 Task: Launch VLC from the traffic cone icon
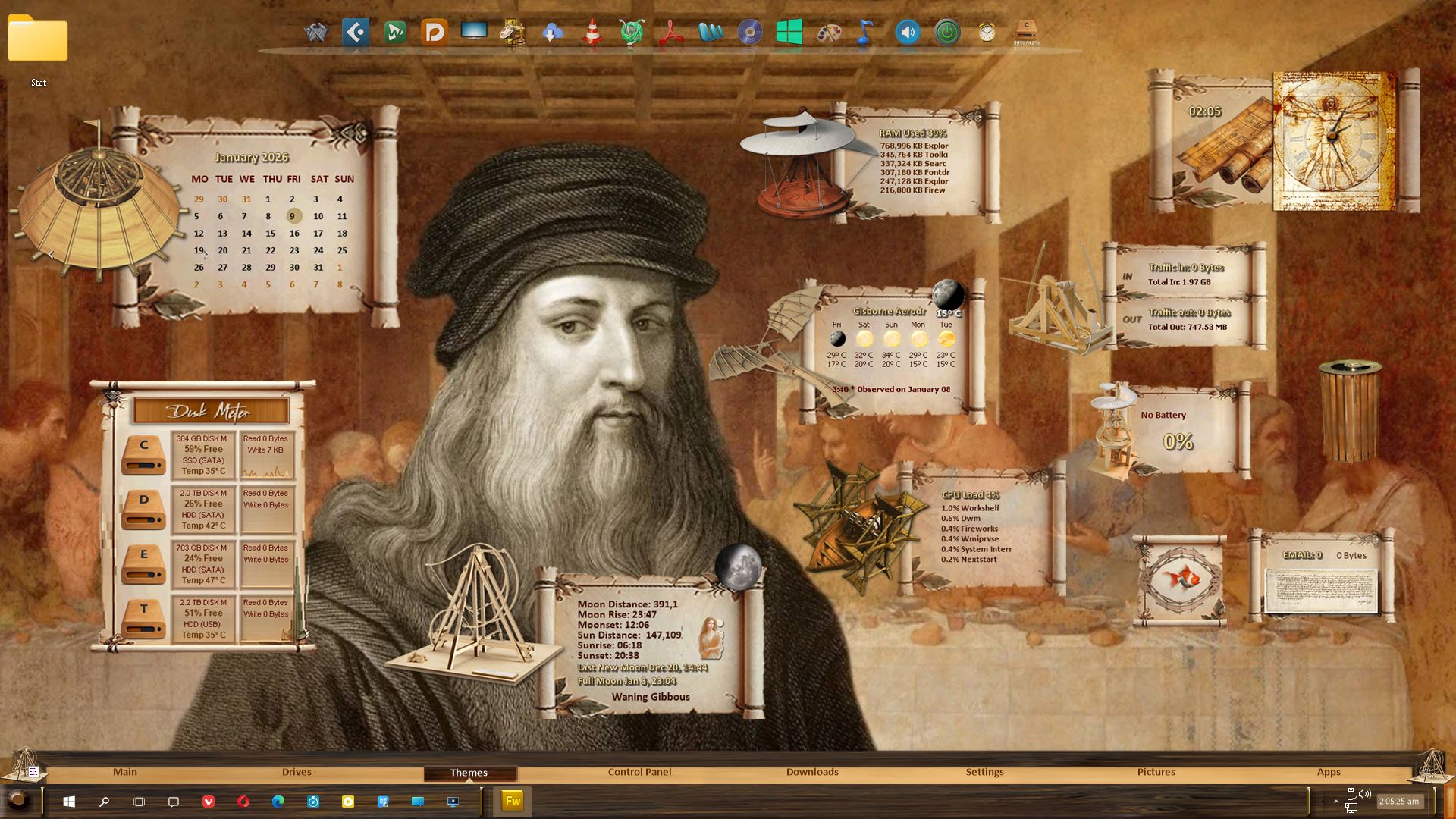tap(592, 33)
